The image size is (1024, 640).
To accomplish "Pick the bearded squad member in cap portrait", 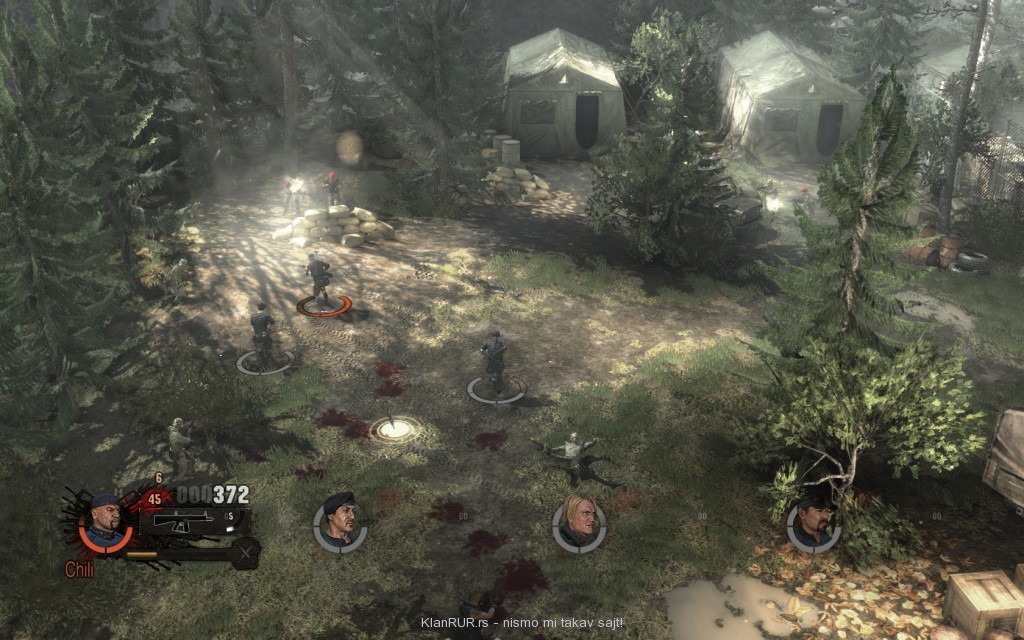I will (813, 523).
